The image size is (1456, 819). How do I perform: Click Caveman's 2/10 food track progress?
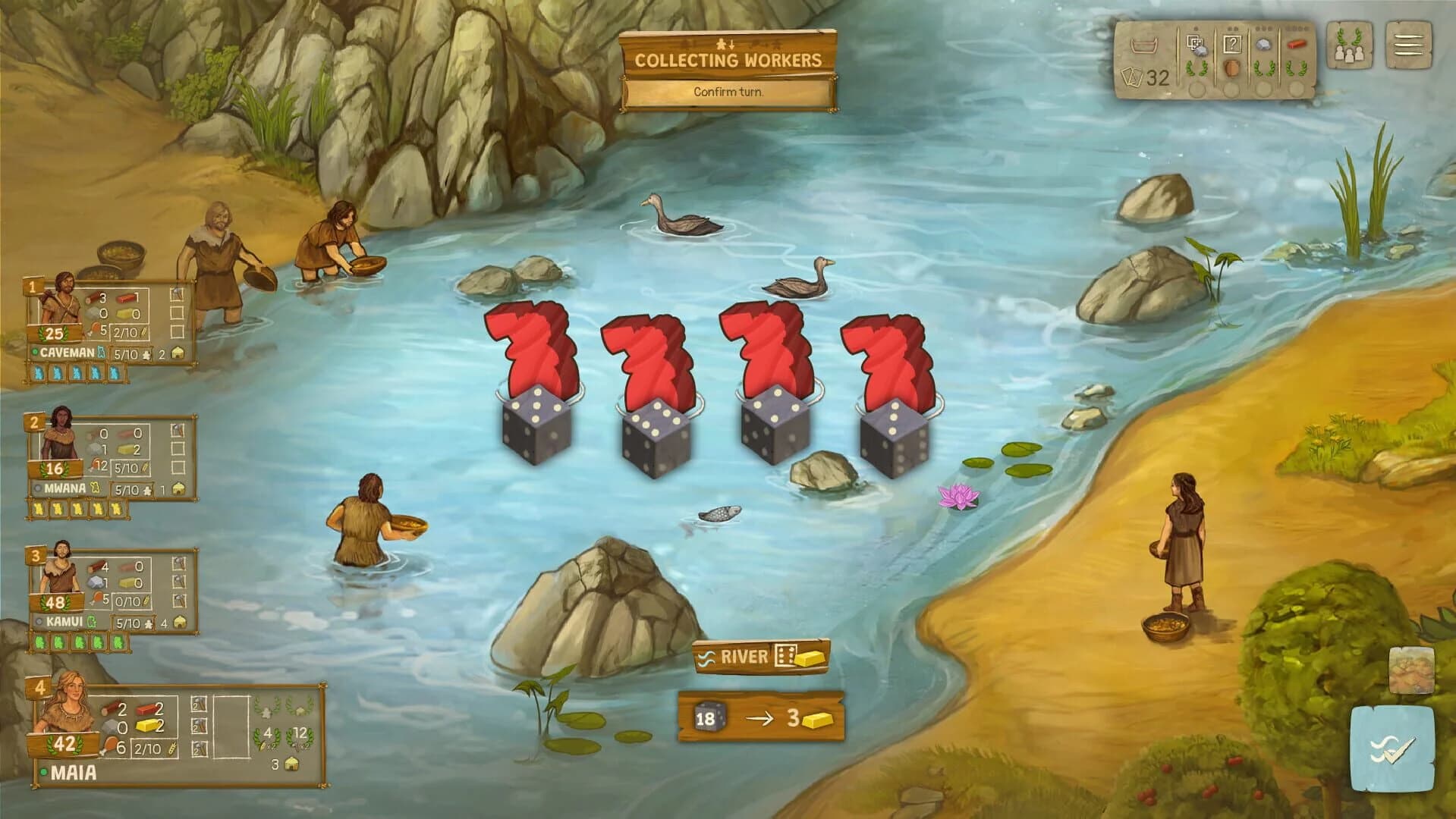[130, 332]
